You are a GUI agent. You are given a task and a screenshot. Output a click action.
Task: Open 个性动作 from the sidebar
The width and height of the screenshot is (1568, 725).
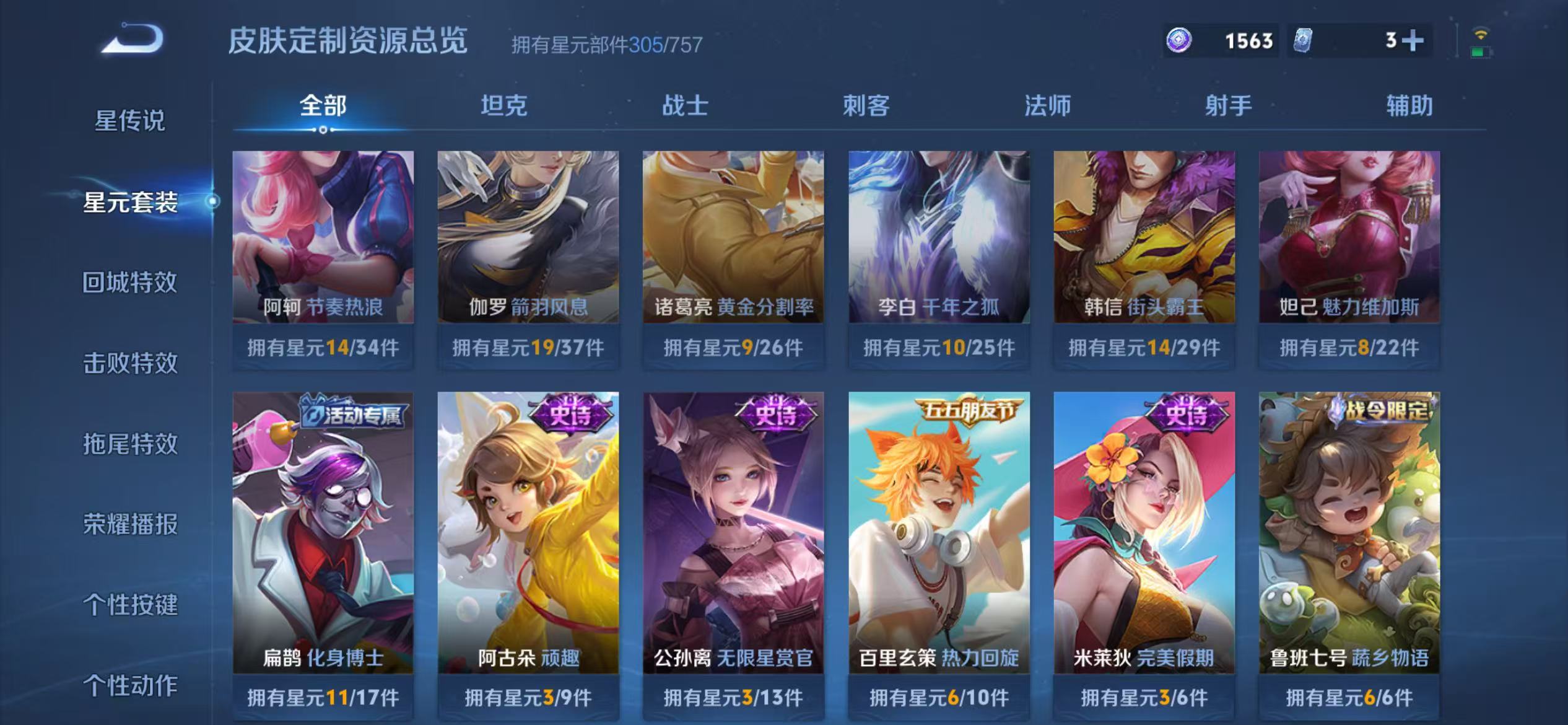click(x=130, y=685)
